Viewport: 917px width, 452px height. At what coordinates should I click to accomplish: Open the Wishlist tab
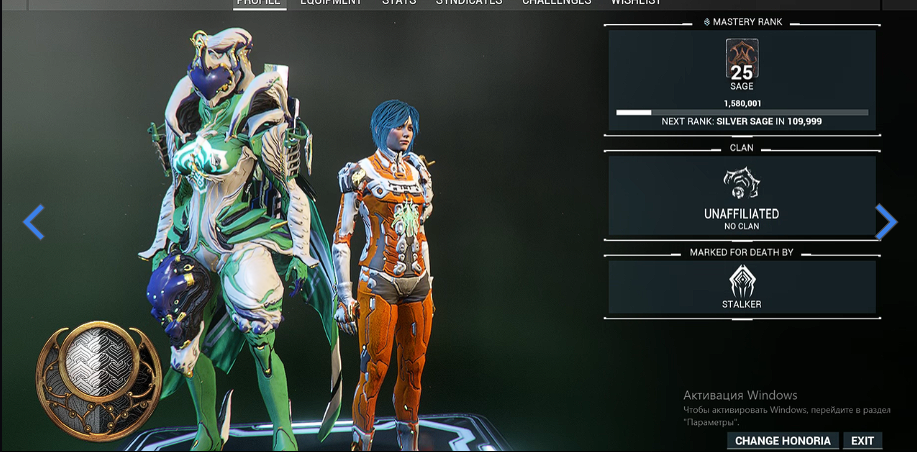point(636,3)
